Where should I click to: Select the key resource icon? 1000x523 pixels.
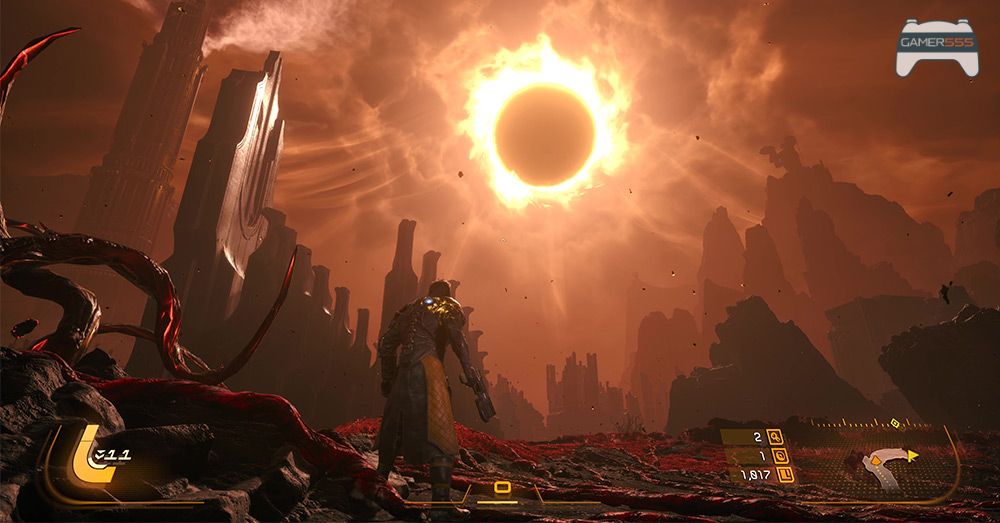pyautogui.click(x=773, y=437)
